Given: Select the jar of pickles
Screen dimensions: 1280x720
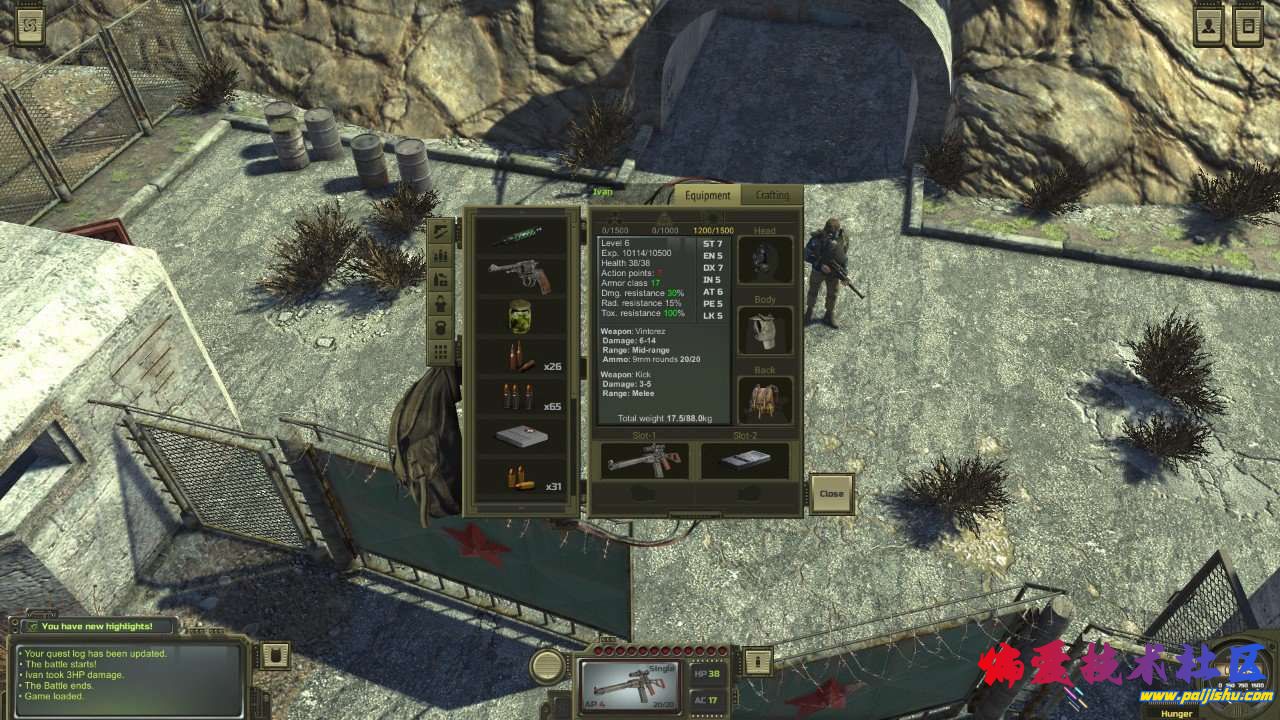Looking at the screenshot, I should pos(519,317).
